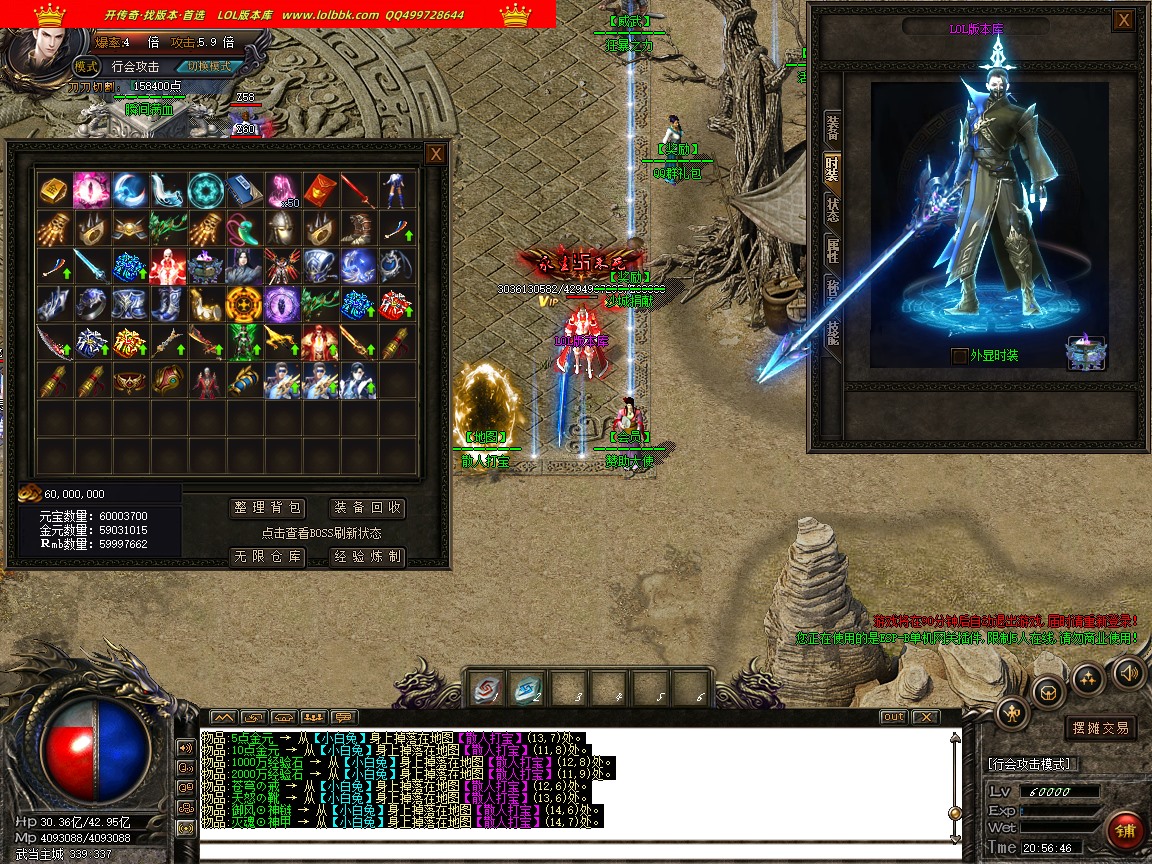
Task: Select the blue book item in inventory
Action: pos(243,190)
